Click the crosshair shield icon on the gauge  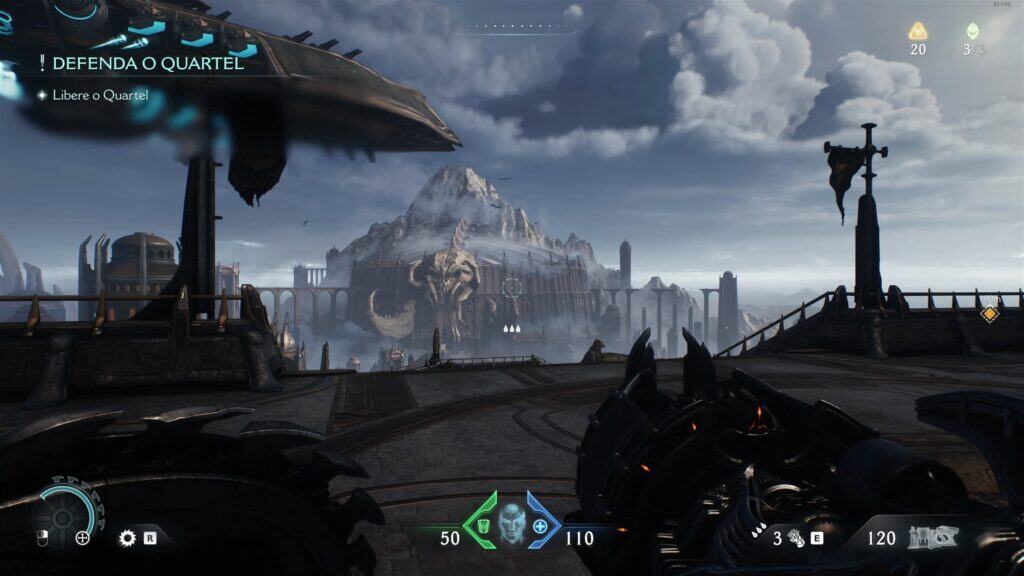(82, 538)
